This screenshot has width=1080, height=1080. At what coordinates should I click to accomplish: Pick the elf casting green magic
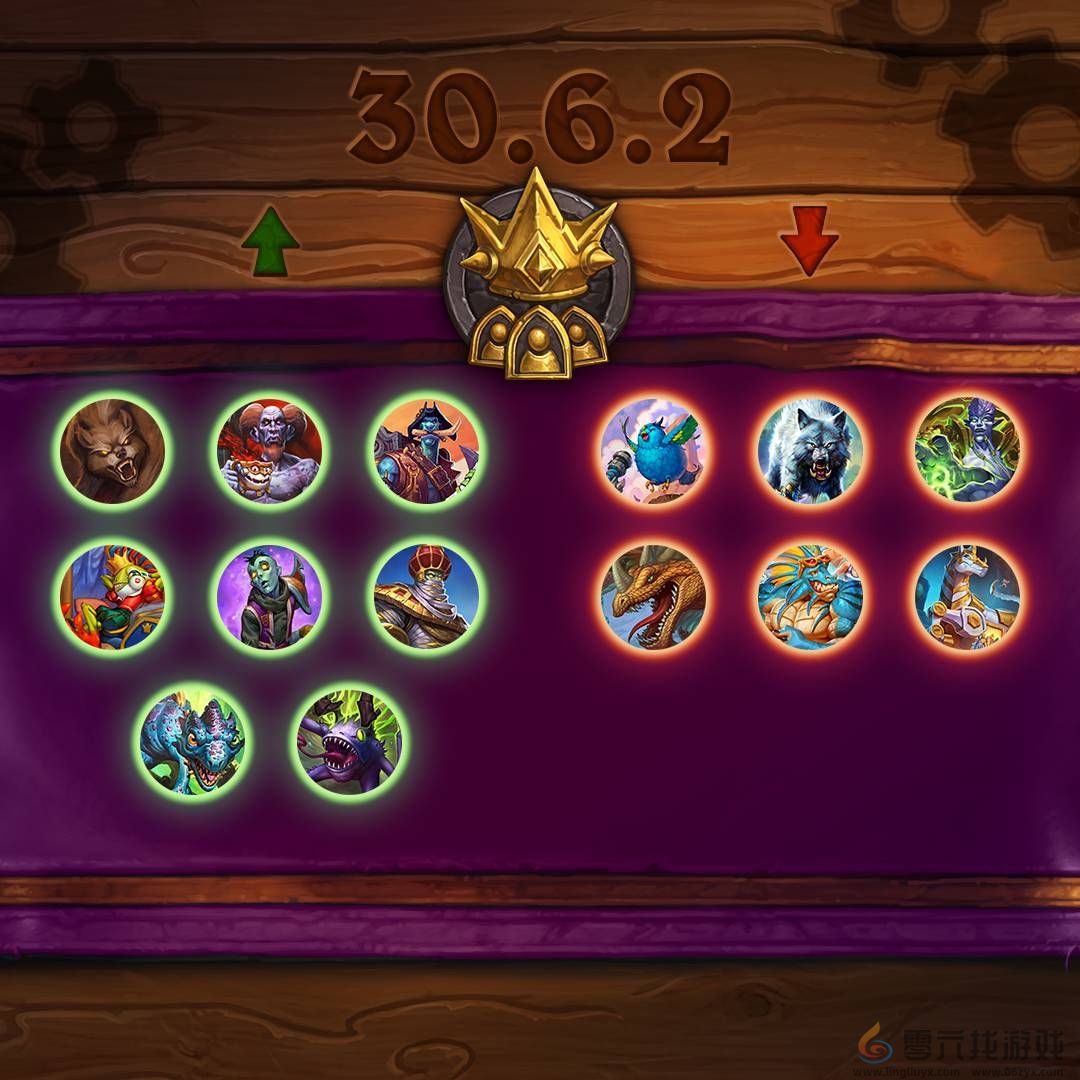coord(967,450)
